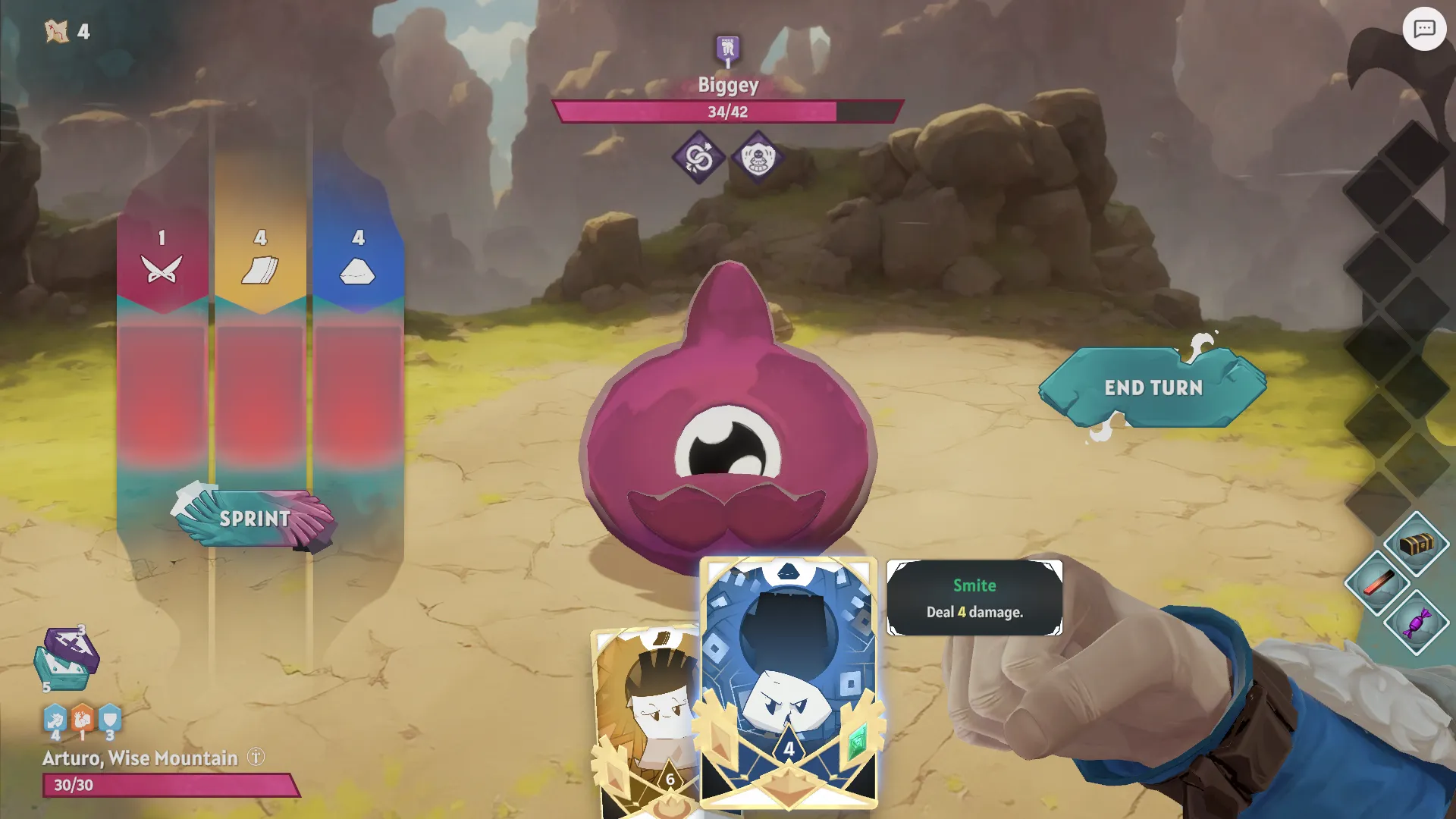Activate the Sprint button
Viewport: 1456px width, 819px height.
coord(255,519)
